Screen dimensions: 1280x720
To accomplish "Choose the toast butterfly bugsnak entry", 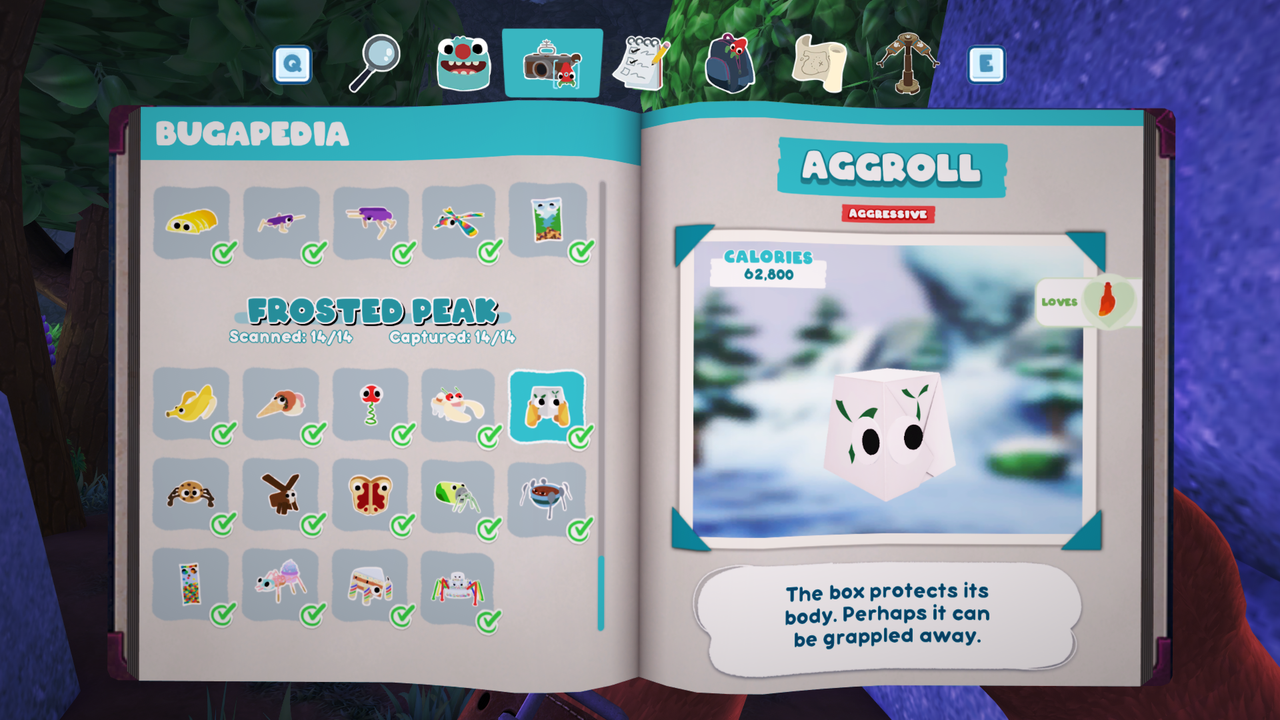I will coord(370,494).
